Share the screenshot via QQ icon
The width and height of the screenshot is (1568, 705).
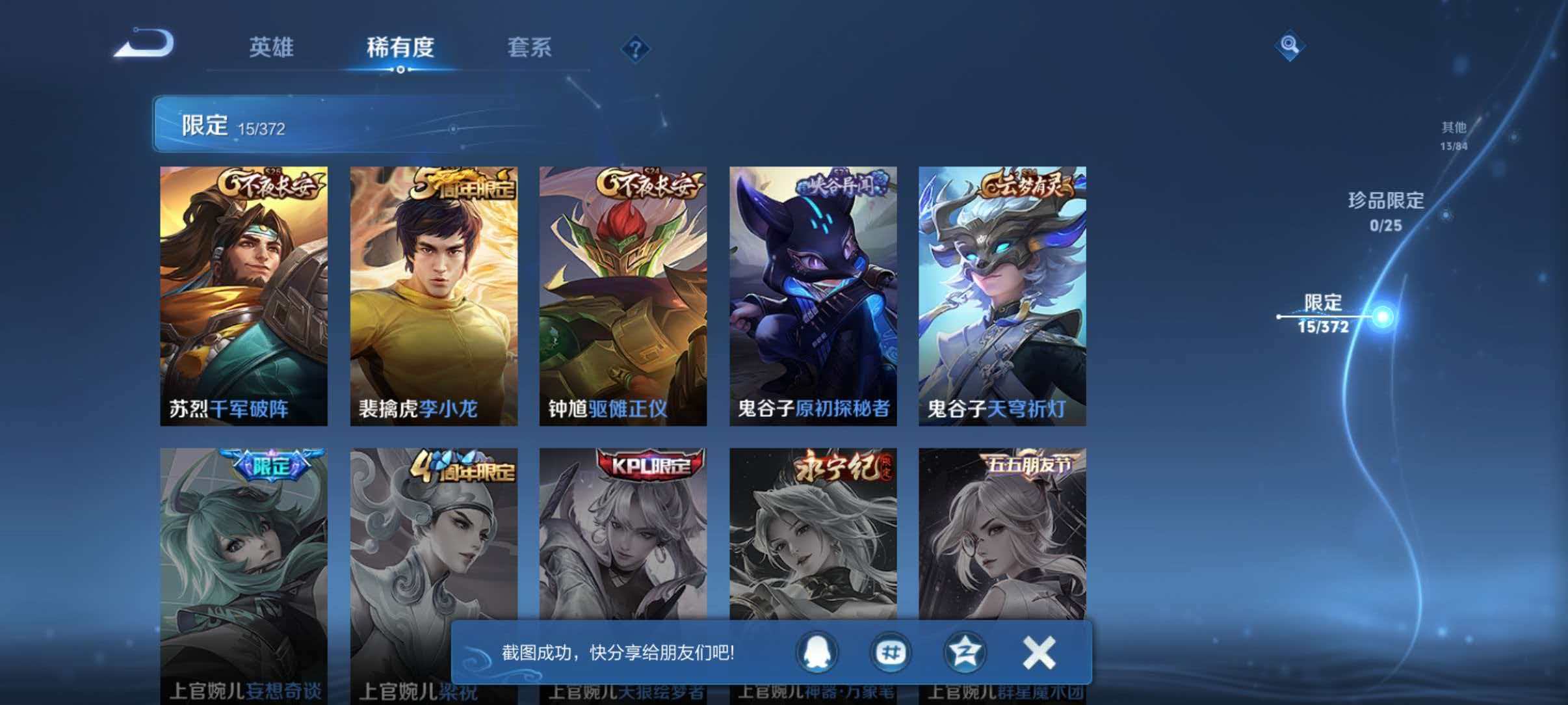click(818, 653)
